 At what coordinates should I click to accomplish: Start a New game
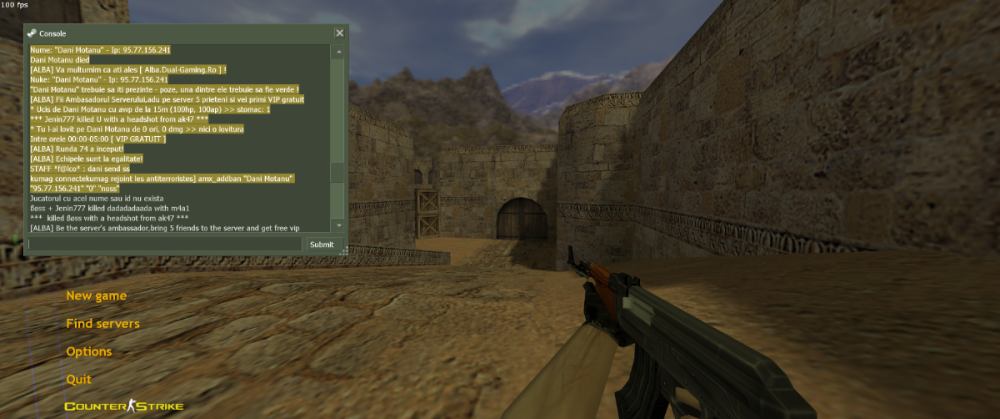pos(96,296)
